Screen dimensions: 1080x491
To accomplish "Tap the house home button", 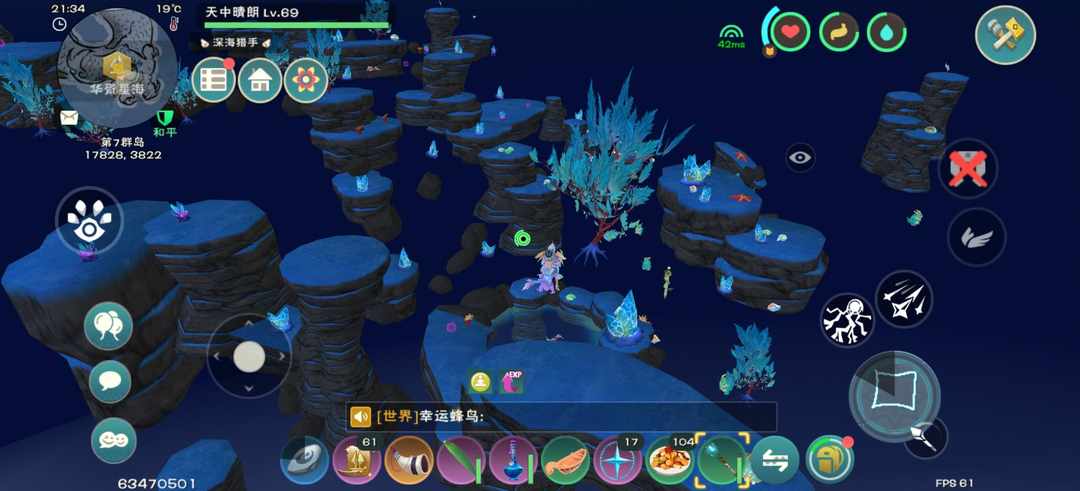I will [260, 80].
